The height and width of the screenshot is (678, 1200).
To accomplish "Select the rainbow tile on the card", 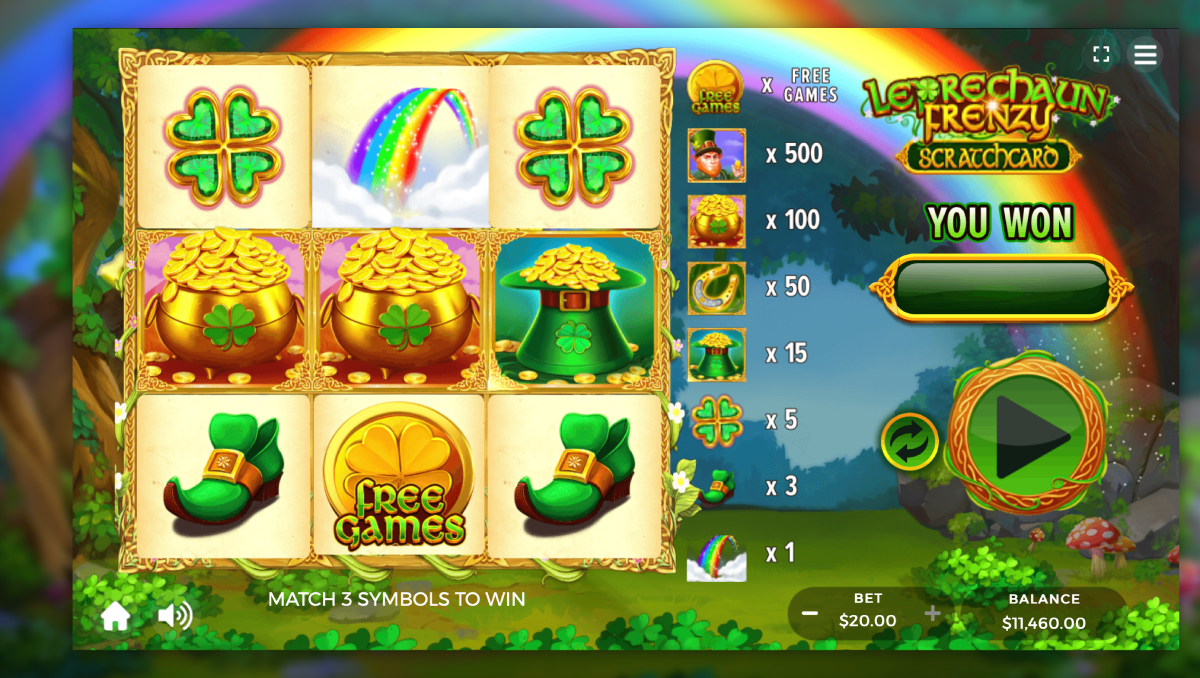I will [400, 146].
